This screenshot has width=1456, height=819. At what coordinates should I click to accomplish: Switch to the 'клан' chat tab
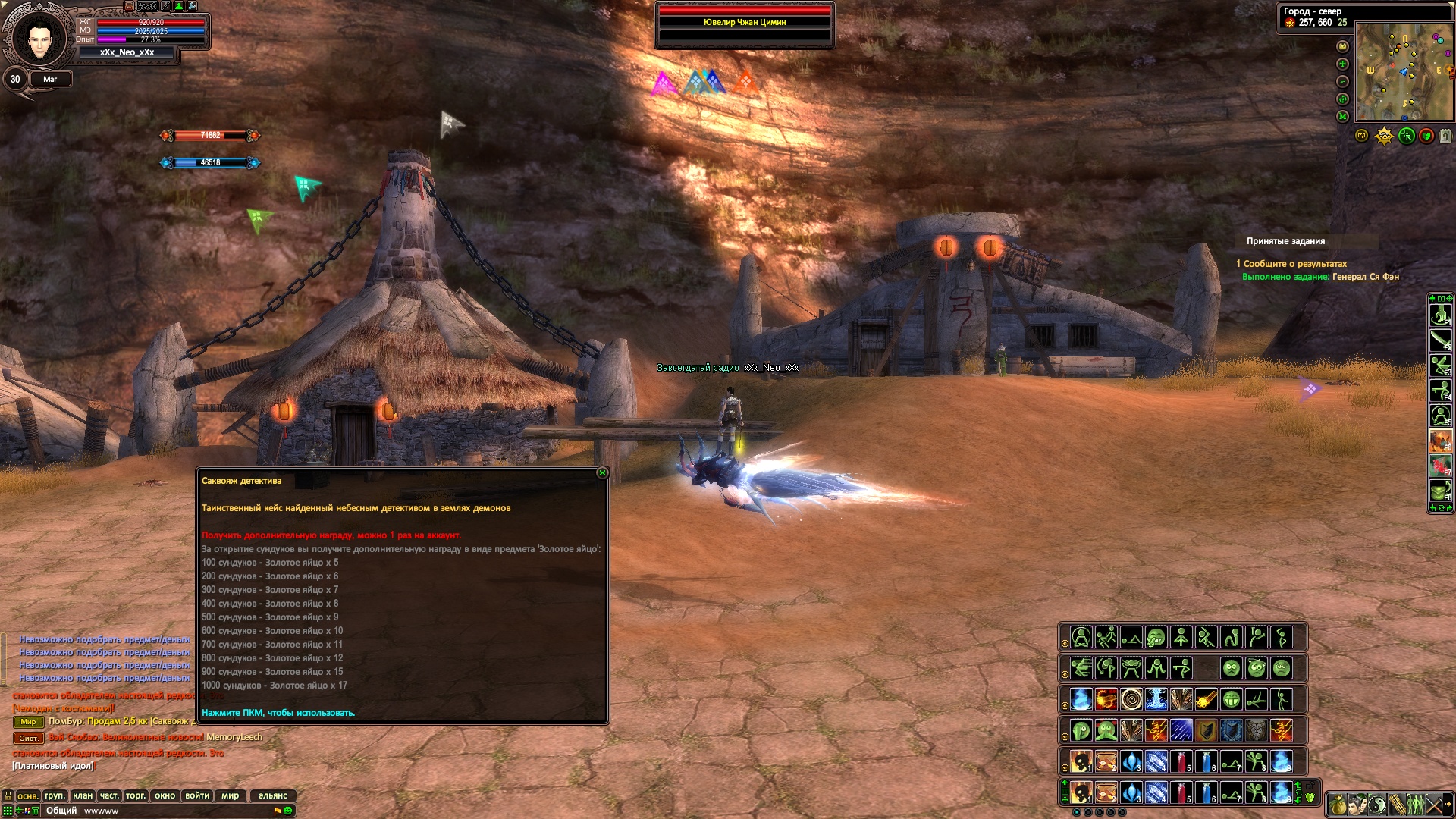[x=83, y=795]
